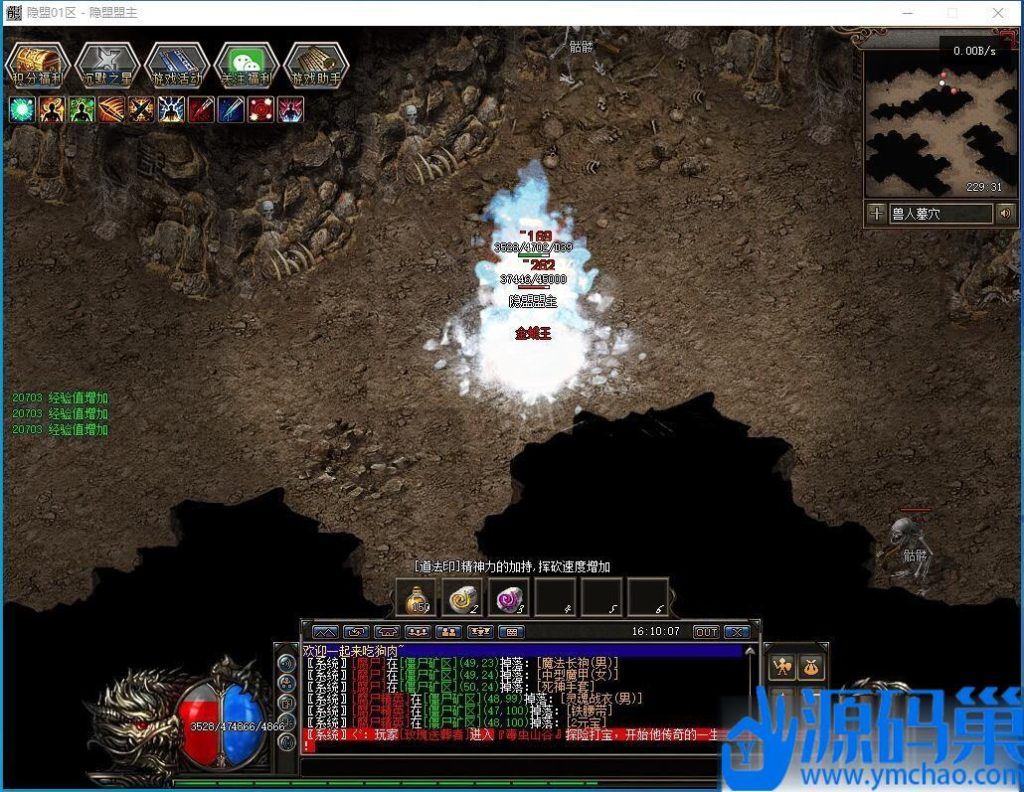Select the green energy orb skill icon

coord(22,109)
